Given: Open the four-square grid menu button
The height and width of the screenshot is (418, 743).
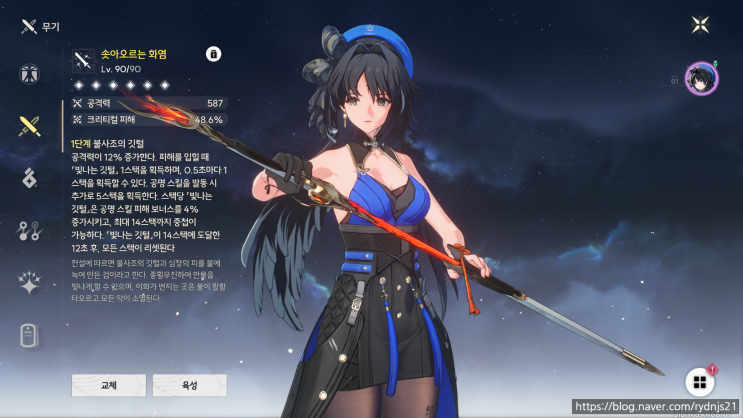Looking at the screenshot, I should 699,382.
